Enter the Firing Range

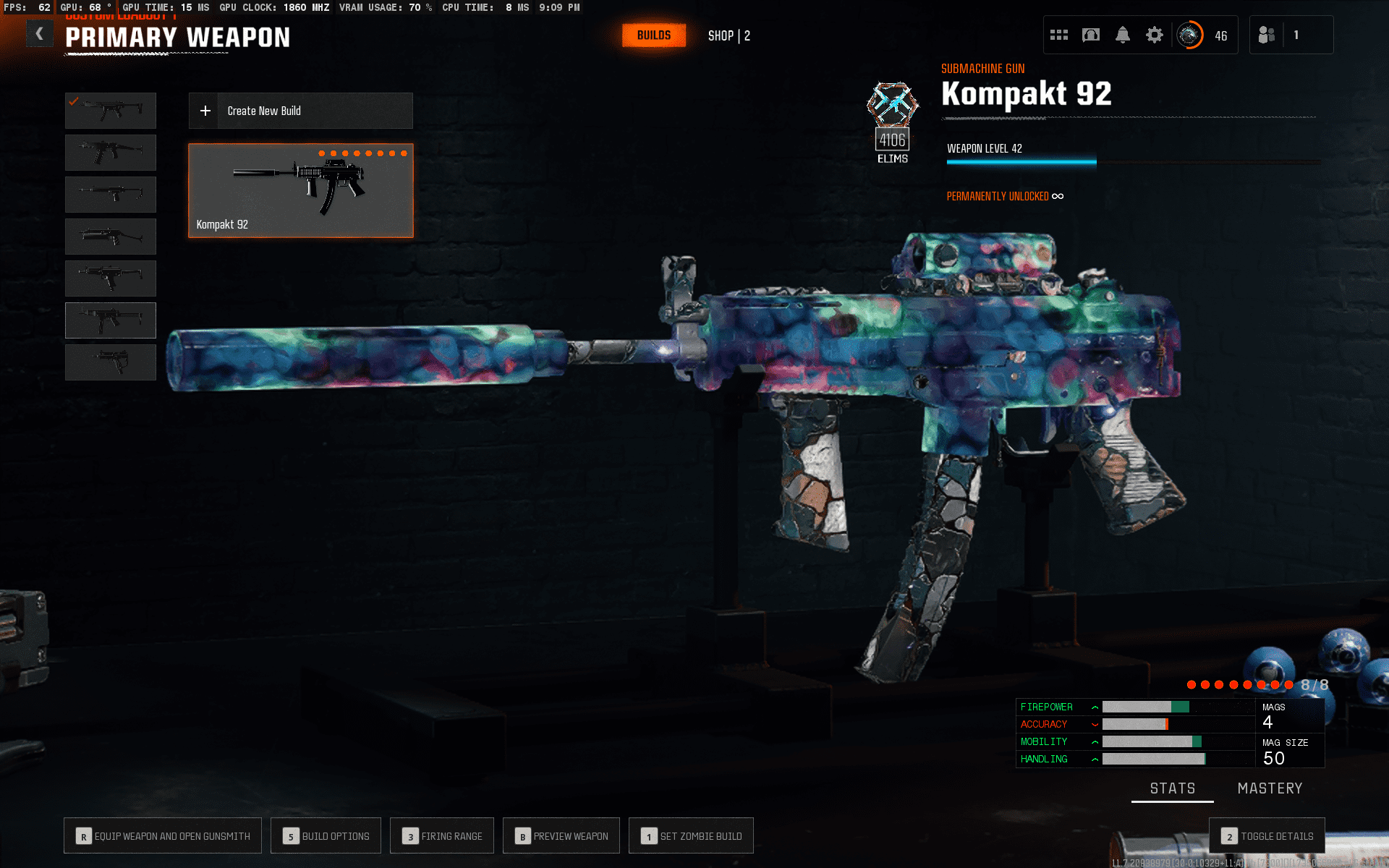click(442, 836)
